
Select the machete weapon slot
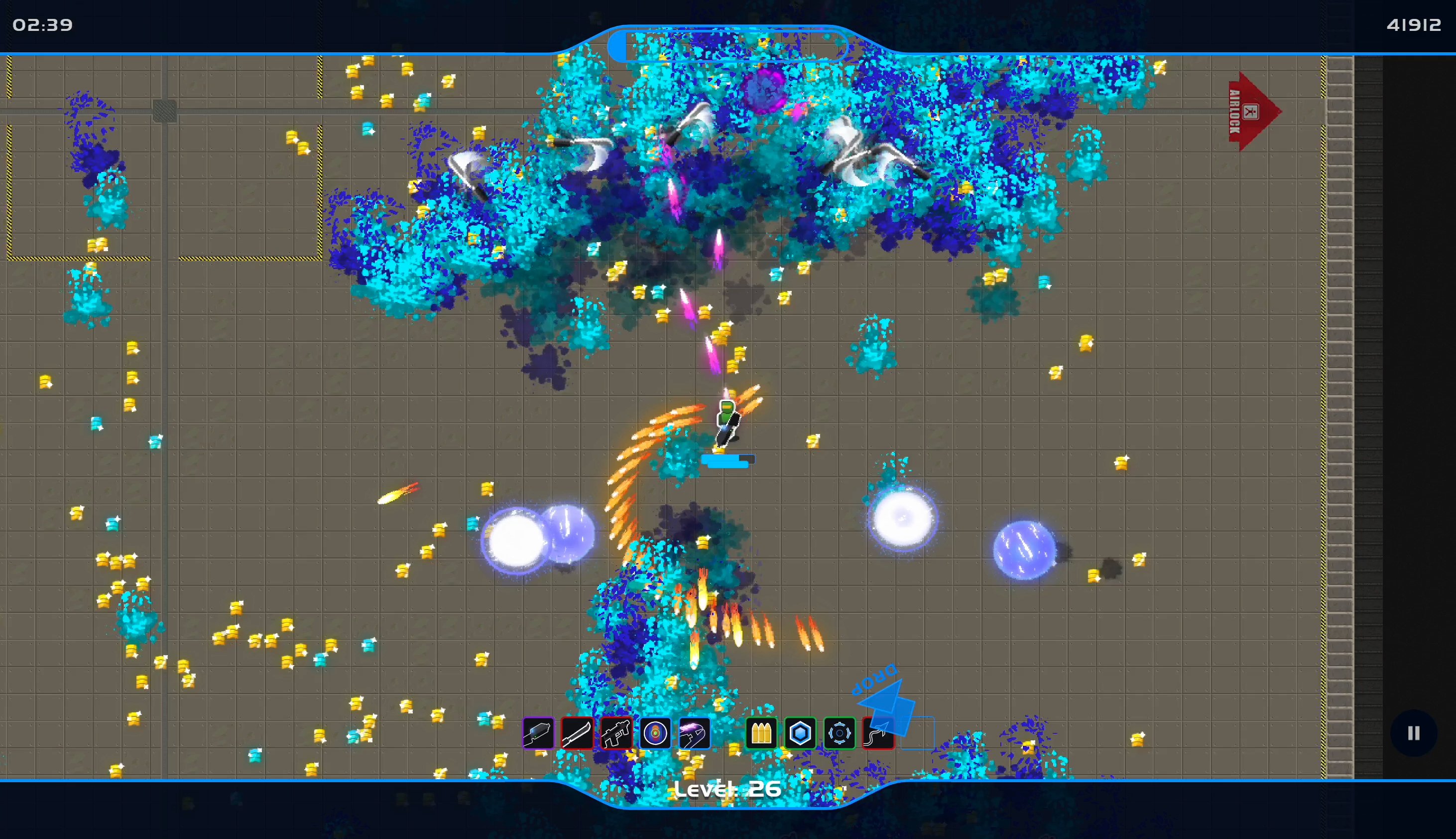pyautogui.click(x=578, y=733)
